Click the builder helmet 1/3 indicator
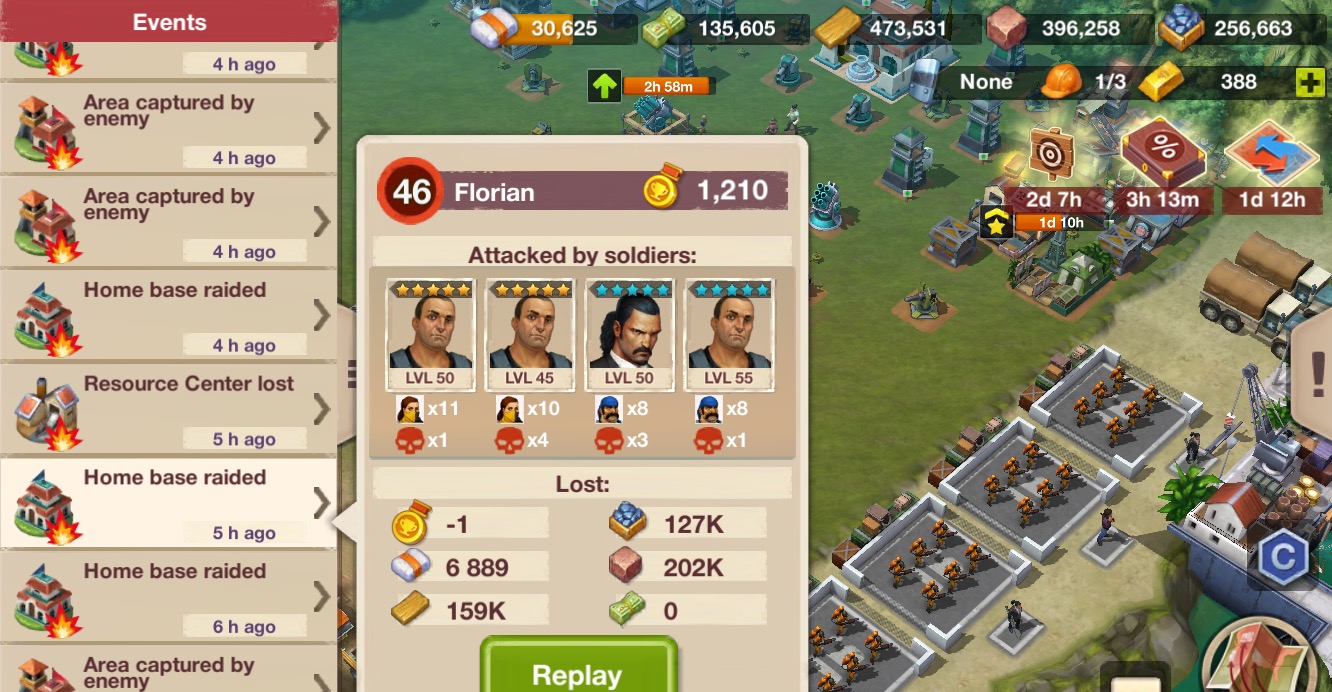 click(x=1083, y=82)
